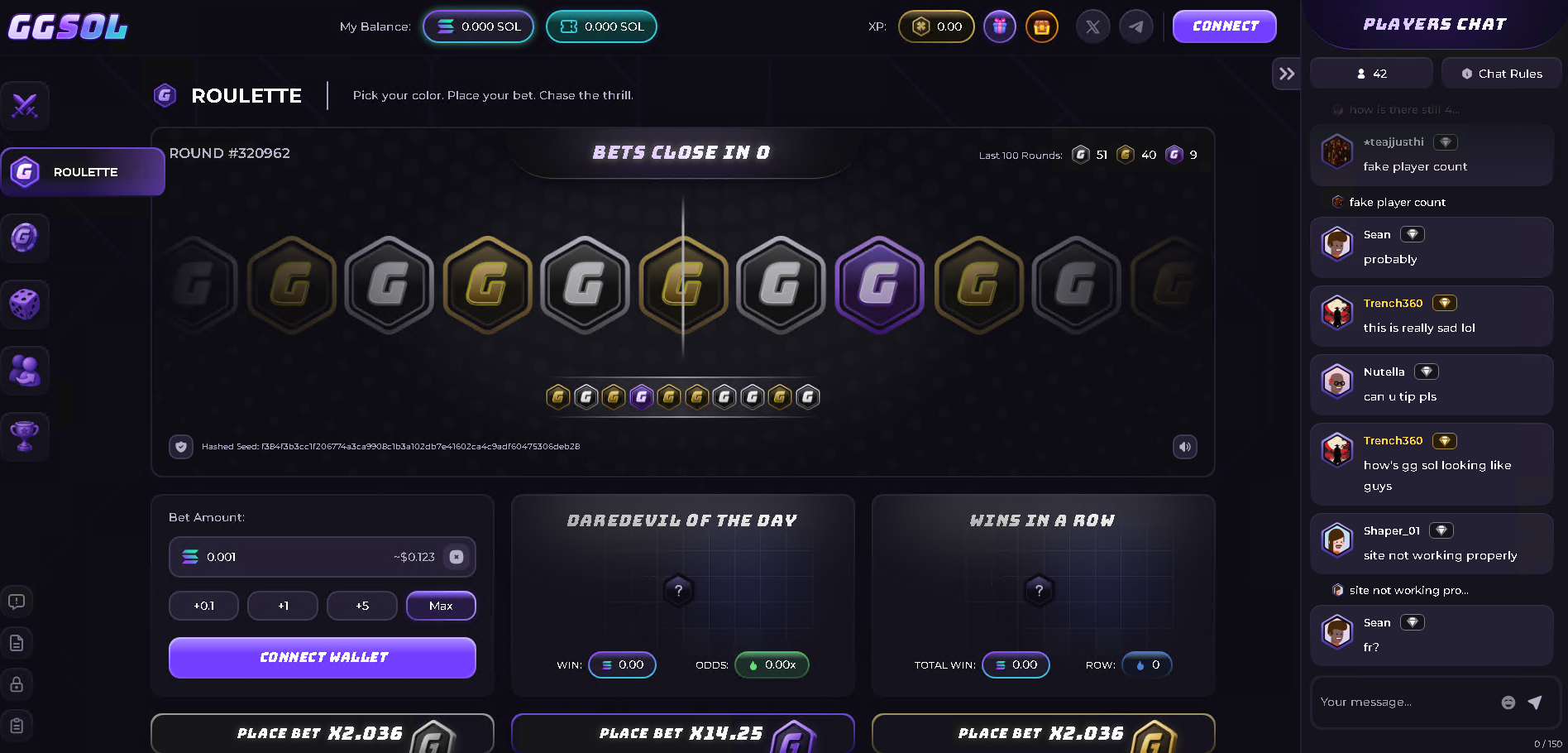This screenshot has height=753, width=1568.
Task: Send a chat message via the paper plane icon
Action: (x=1536, y=702)
